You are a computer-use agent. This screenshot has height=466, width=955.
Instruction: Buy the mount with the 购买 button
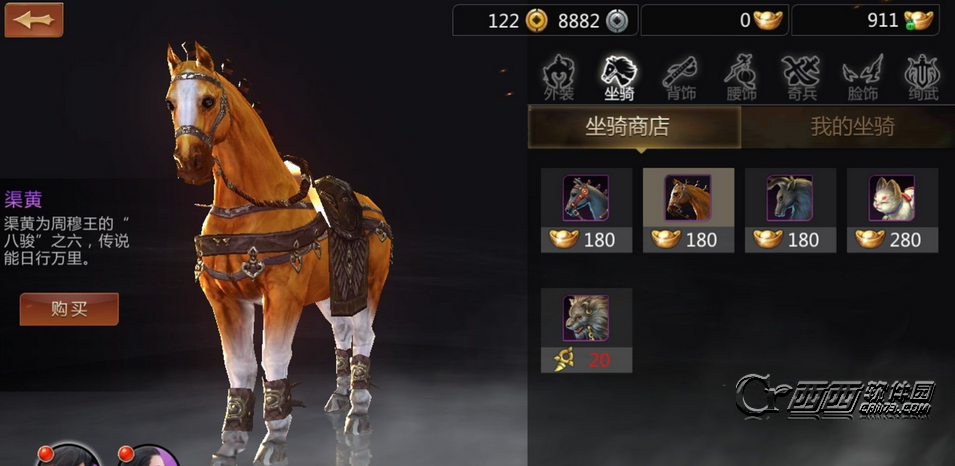coord(69,309)
